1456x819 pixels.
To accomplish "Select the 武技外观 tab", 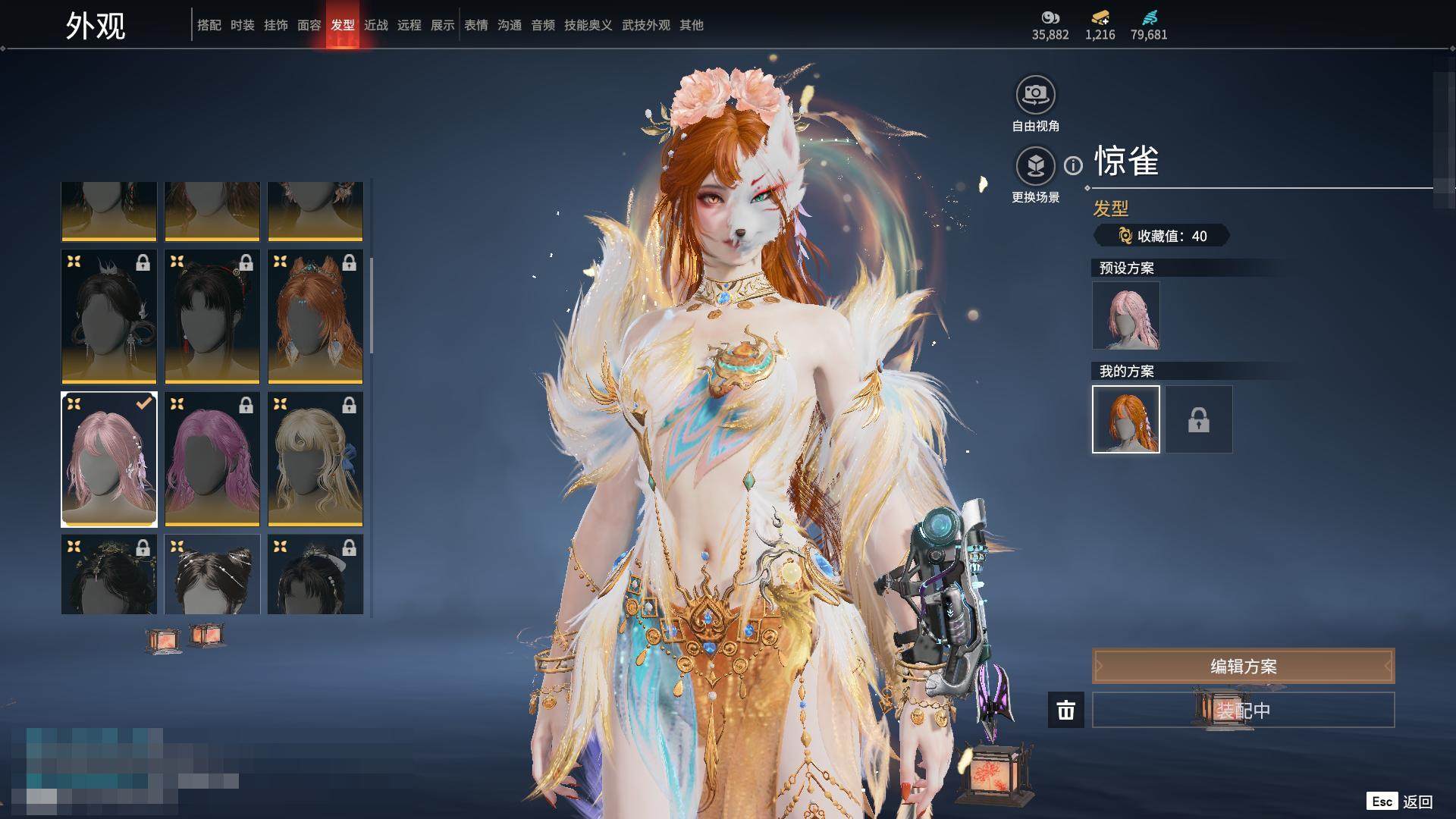I will click(x=646, y=25).
